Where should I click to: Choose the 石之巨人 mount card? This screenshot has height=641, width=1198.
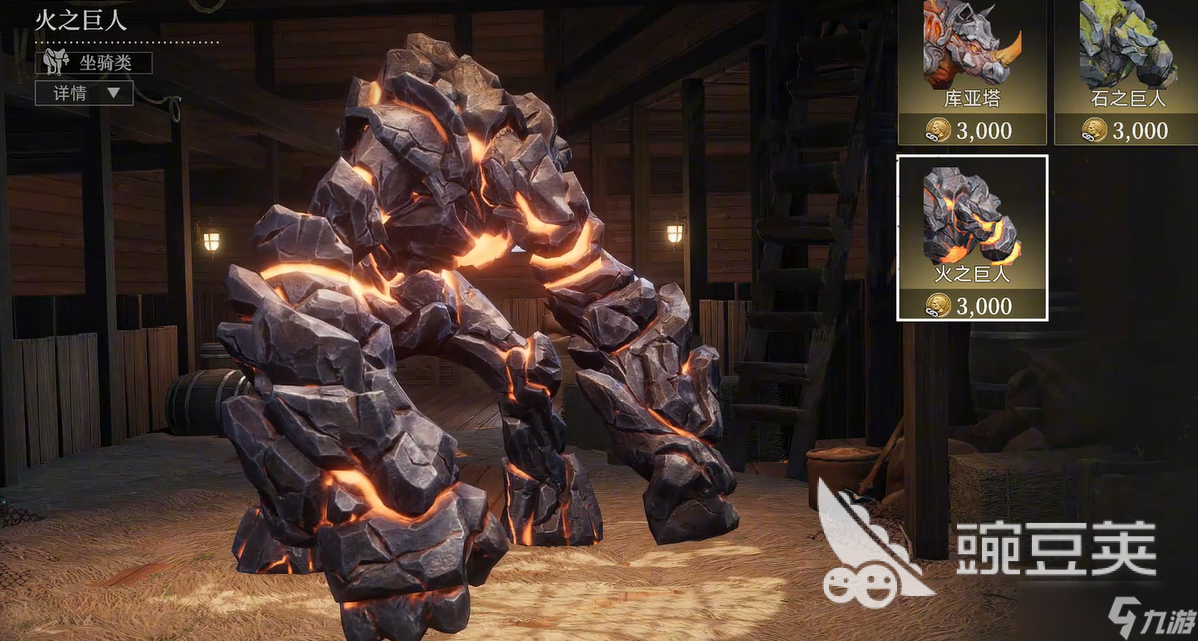(1126, 71)
